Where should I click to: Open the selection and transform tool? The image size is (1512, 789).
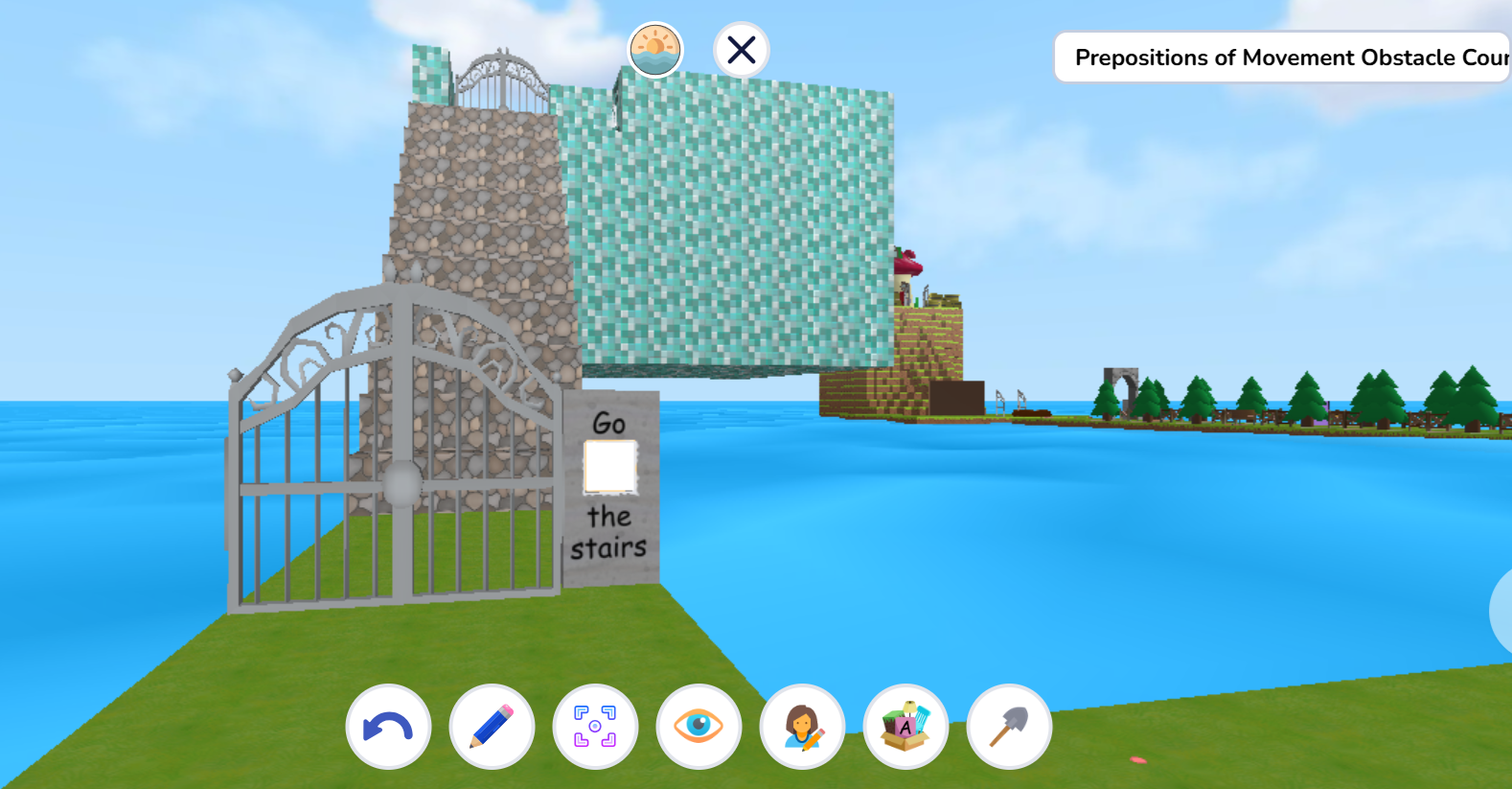pos(595,727)
